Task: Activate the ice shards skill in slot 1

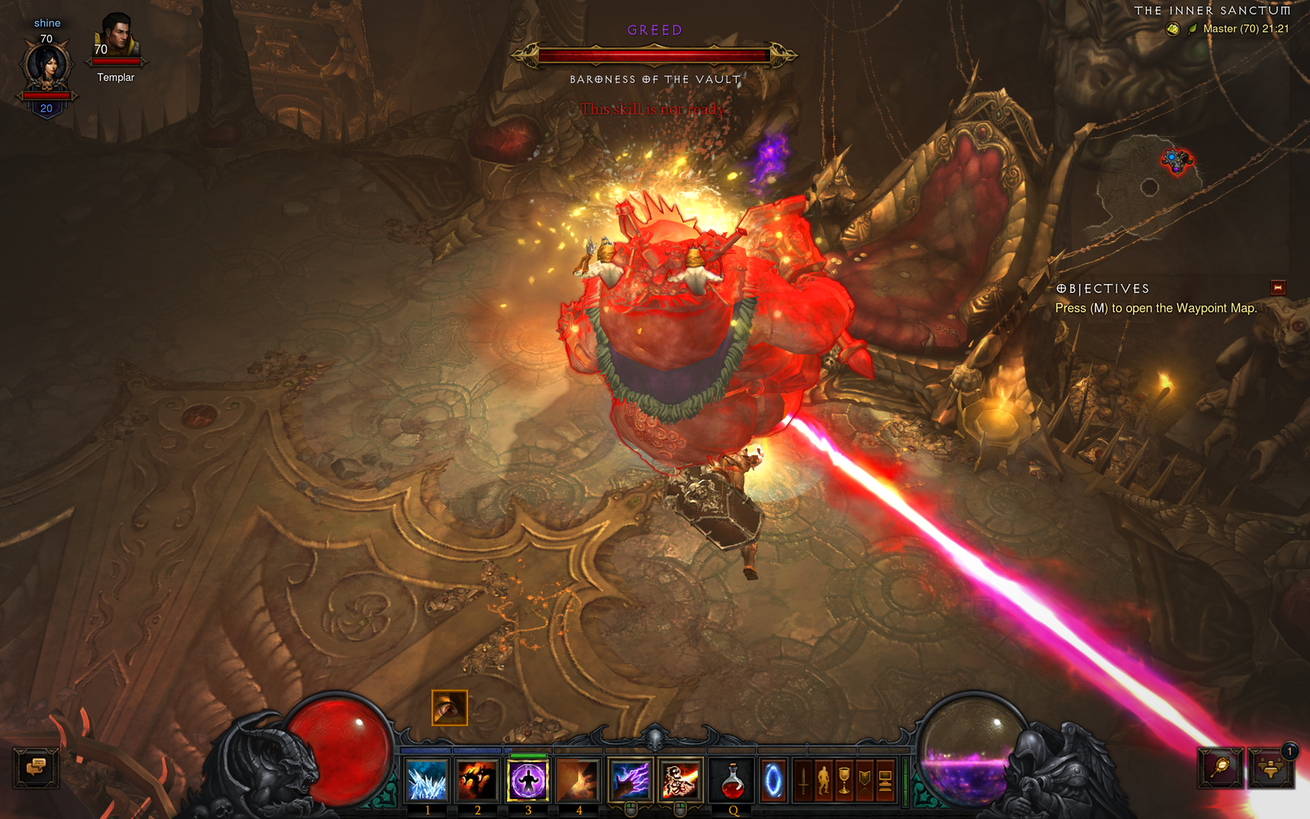Action: tap(427, 780)
